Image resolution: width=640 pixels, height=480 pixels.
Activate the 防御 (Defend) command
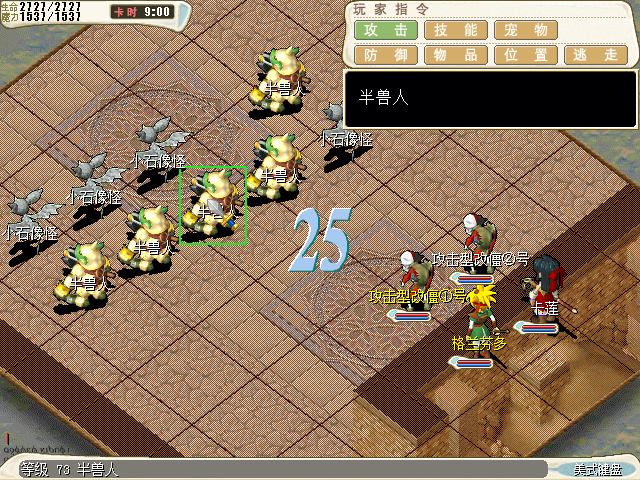click(384, 55)
